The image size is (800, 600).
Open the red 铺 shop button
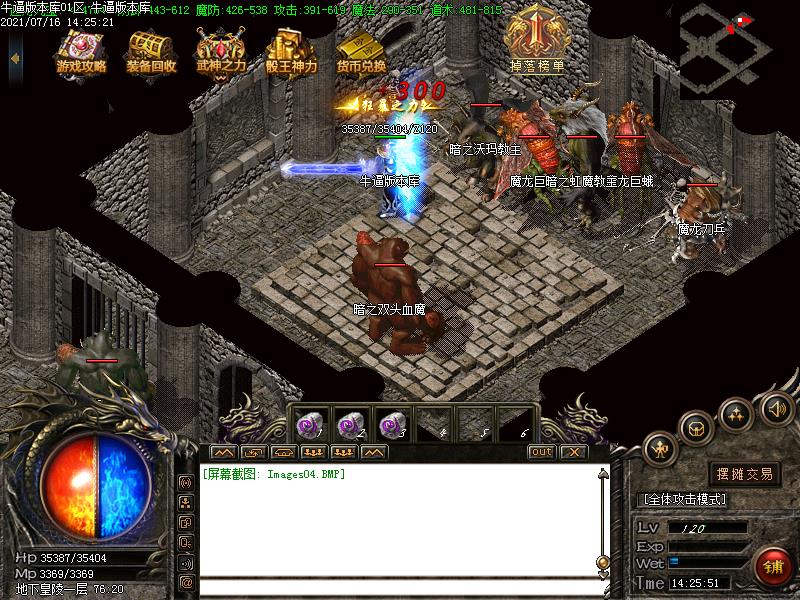(773, 567)
